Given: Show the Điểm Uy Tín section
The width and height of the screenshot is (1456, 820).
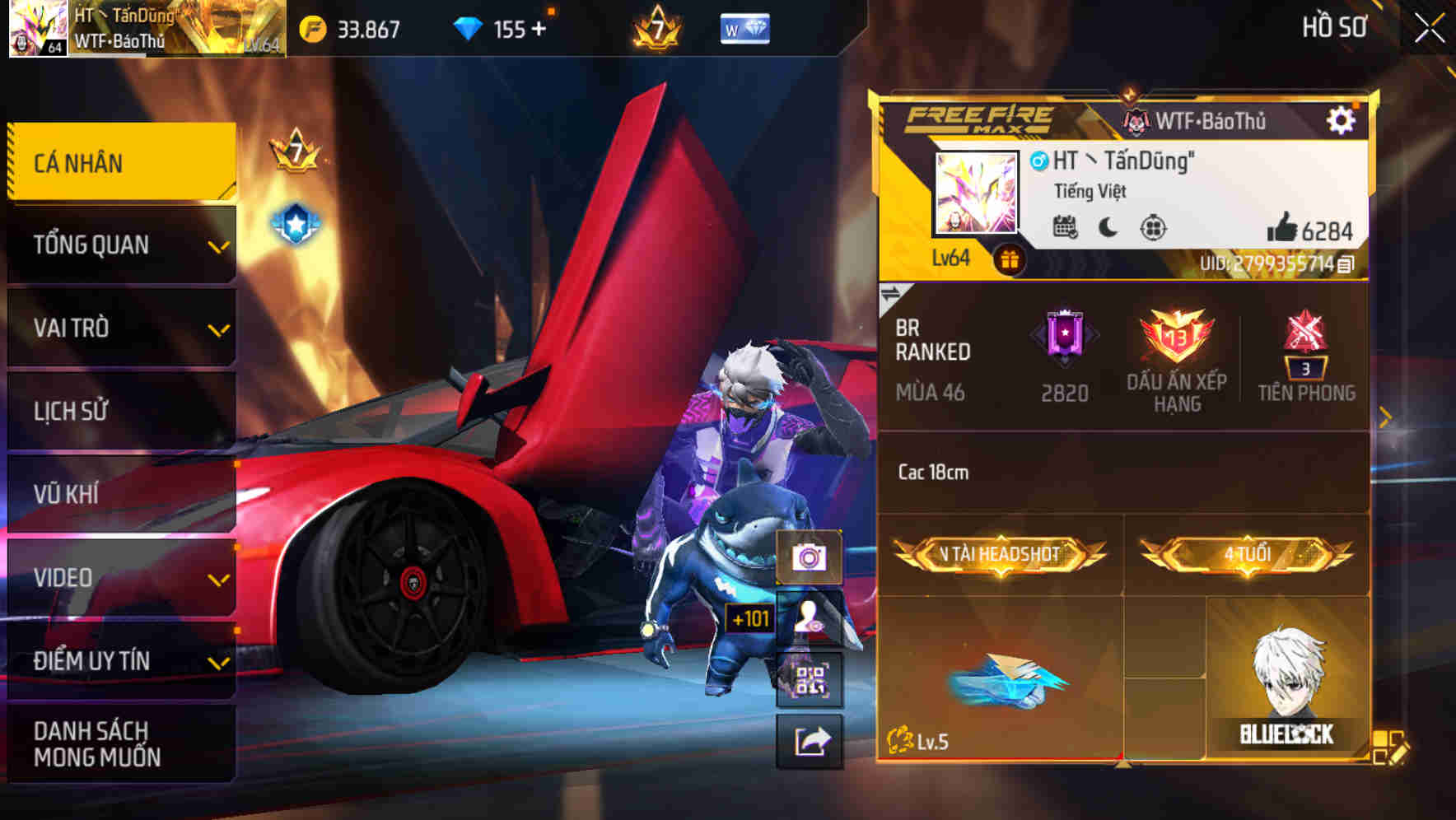Looking at the screenshot, I should pos(122,661).
